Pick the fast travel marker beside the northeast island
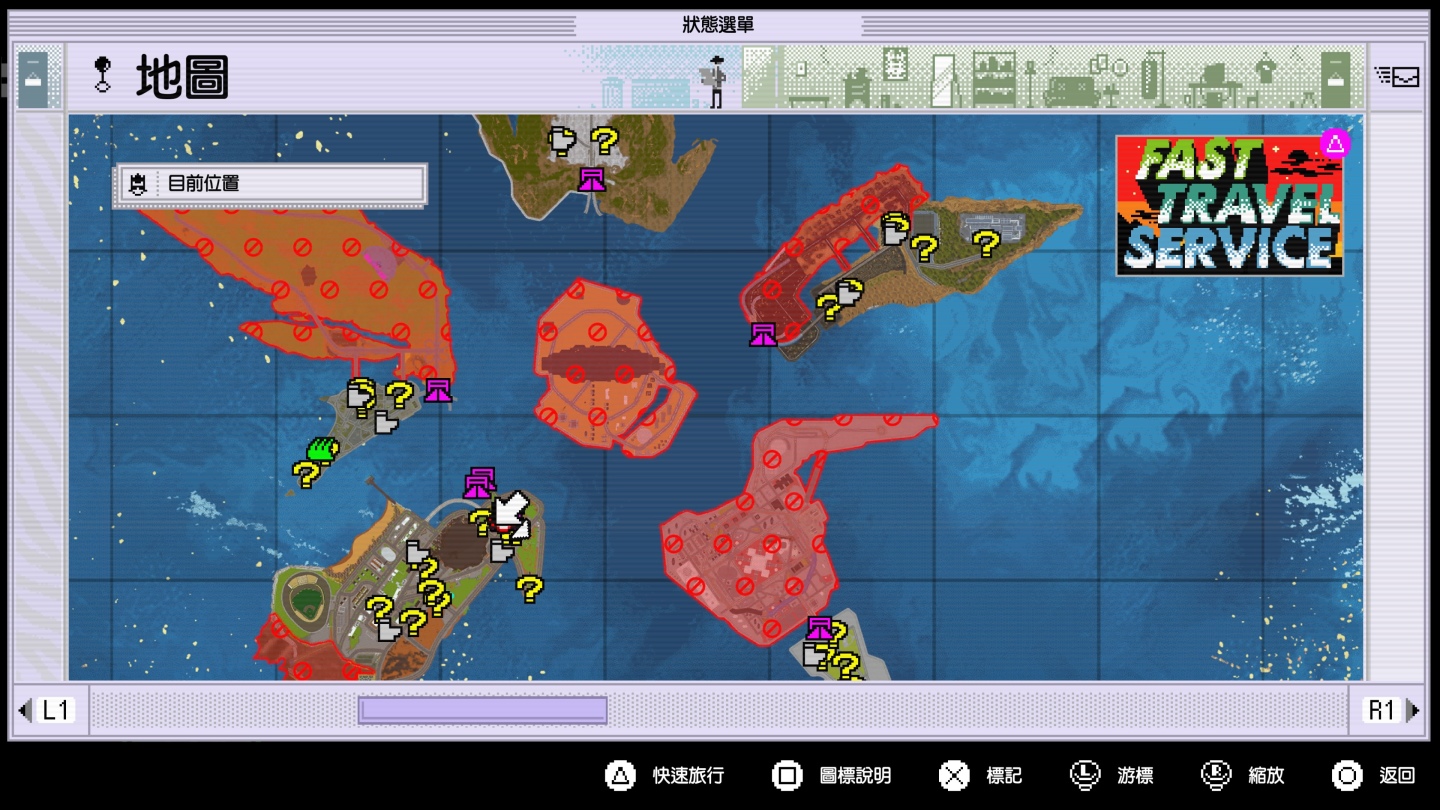This screenshot has width=1440, height=810. [764, 334]
